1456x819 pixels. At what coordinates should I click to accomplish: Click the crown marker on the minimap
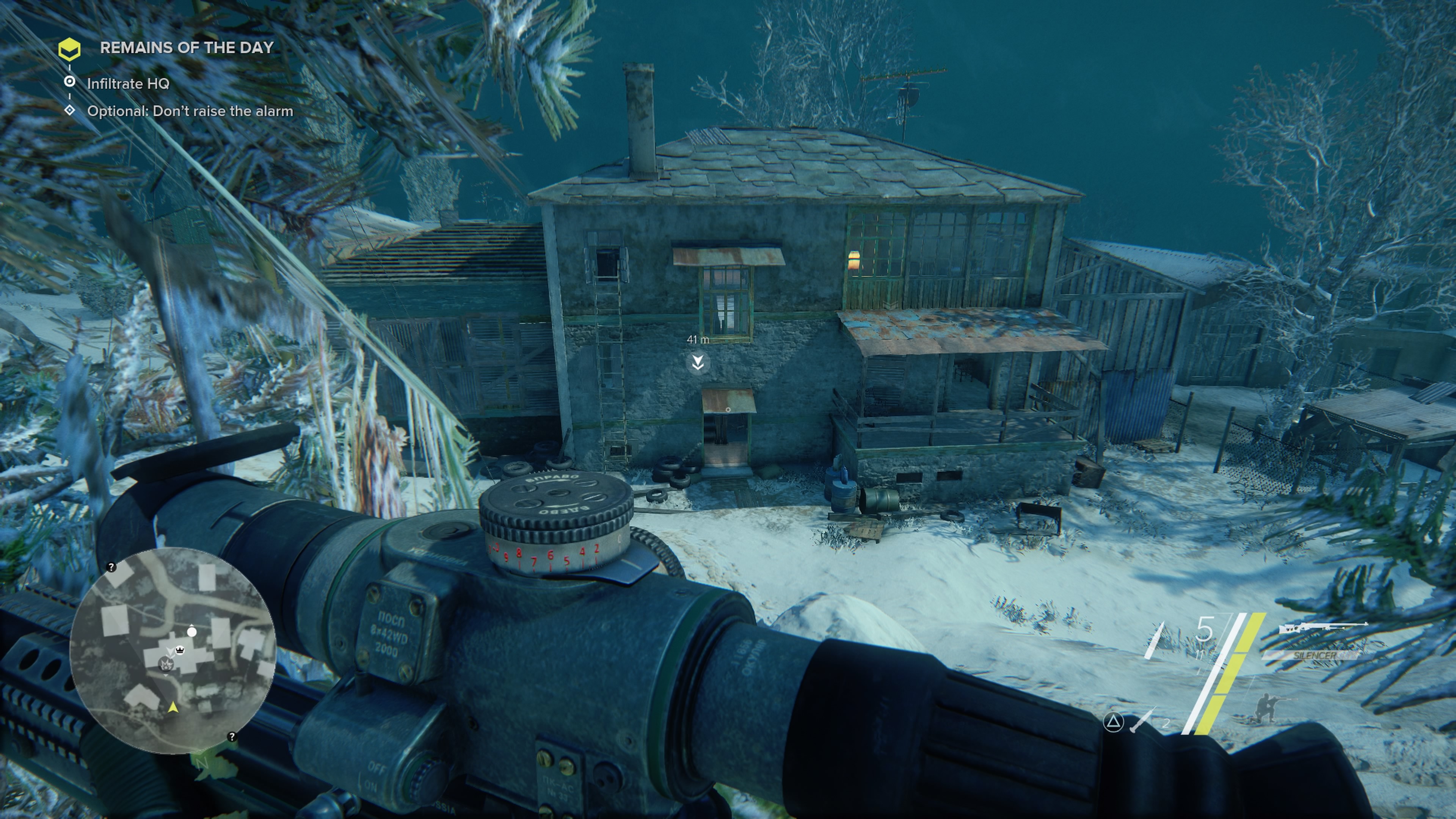[x=180, y=651]
